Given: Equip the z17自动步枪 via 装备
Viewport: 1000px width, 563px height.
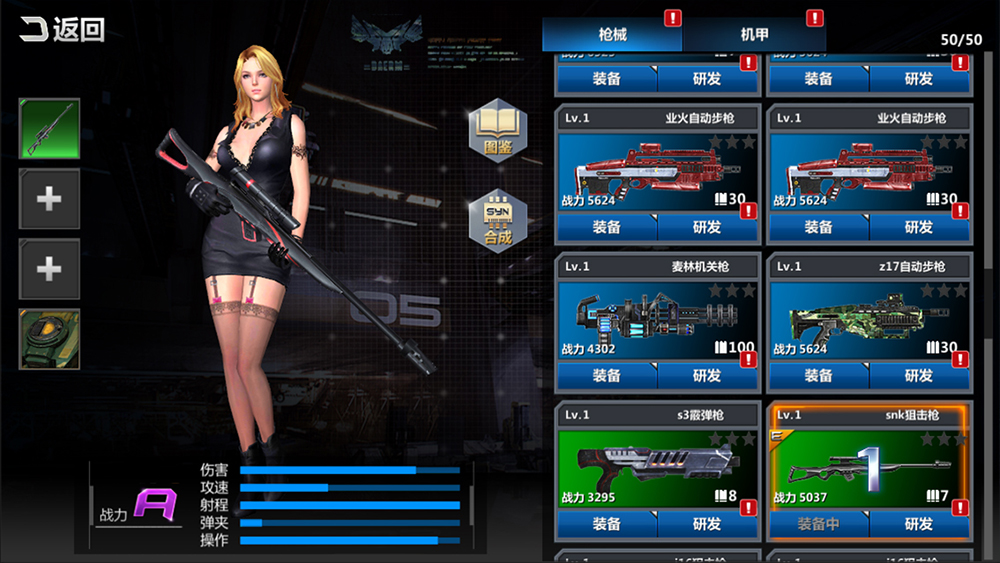Looking at the screenshot, I should point(818,376).
